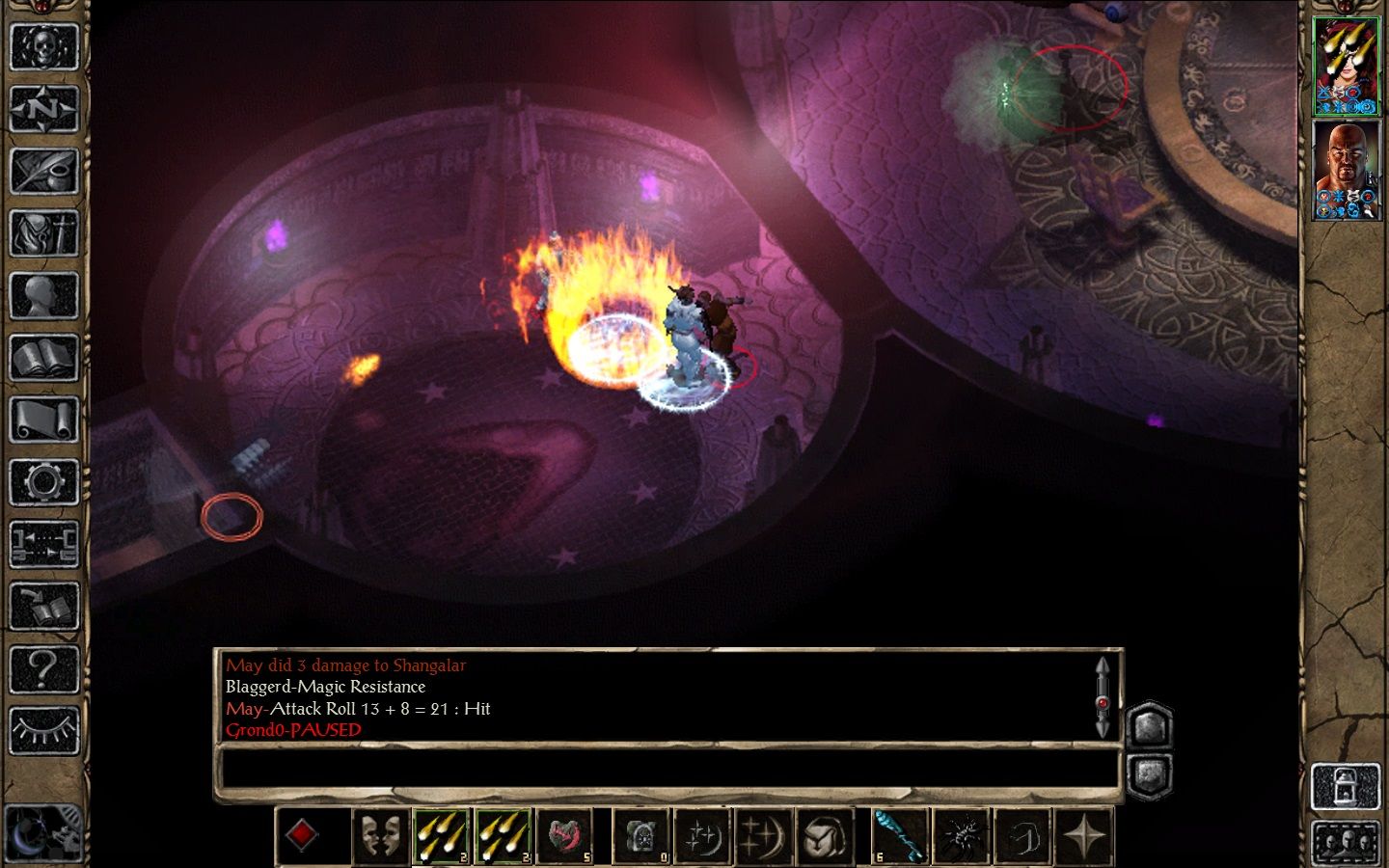Viewport: 1389px width, 868px height.
Task: Open the mage spellbook
Action: coord(43,358)
